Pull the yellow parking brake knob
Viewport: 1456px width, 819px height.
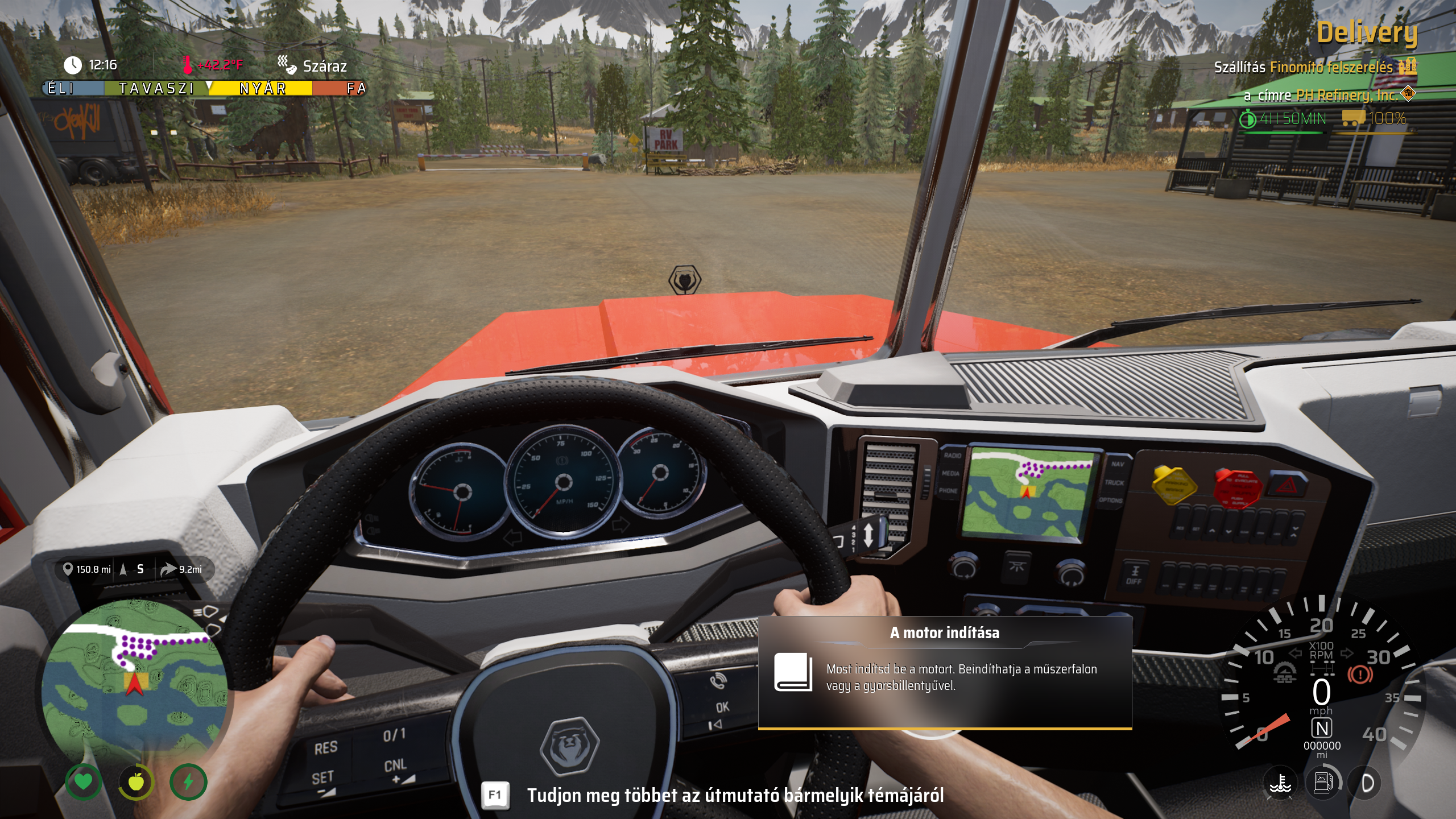click(1172, 485)
